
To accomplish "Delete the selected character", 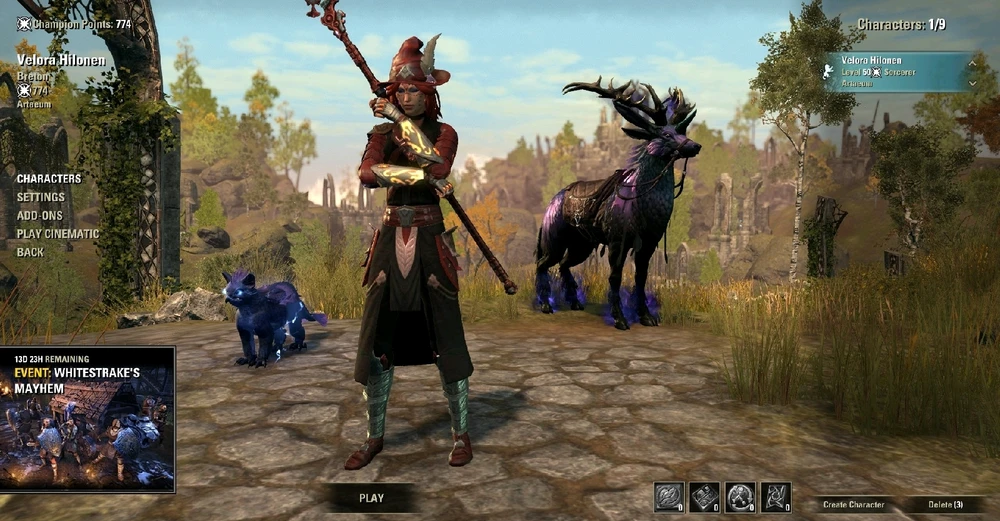I will 943,505.
